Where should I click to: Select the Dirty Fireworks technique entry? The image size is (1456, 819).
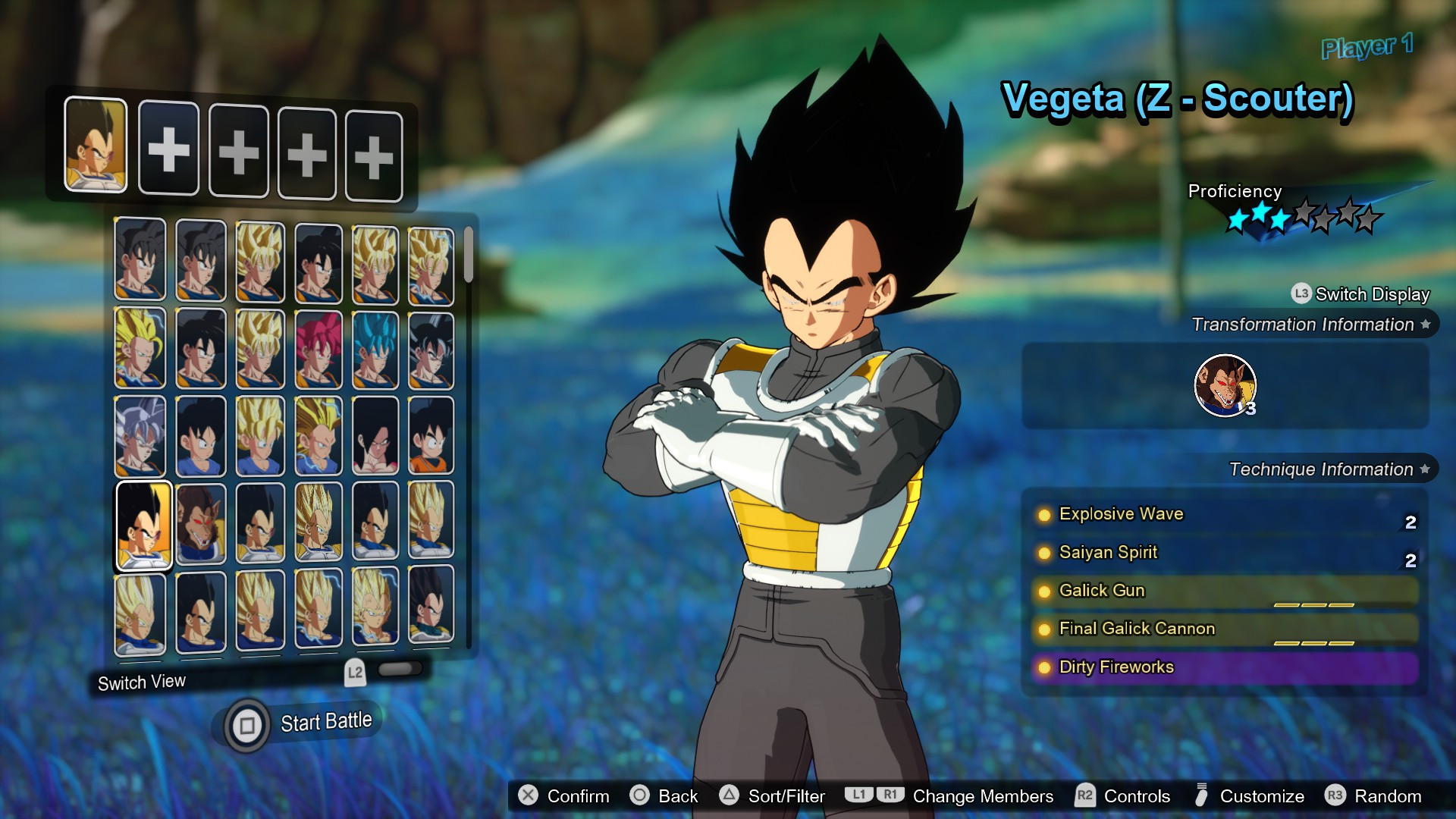coord(1115,667)
